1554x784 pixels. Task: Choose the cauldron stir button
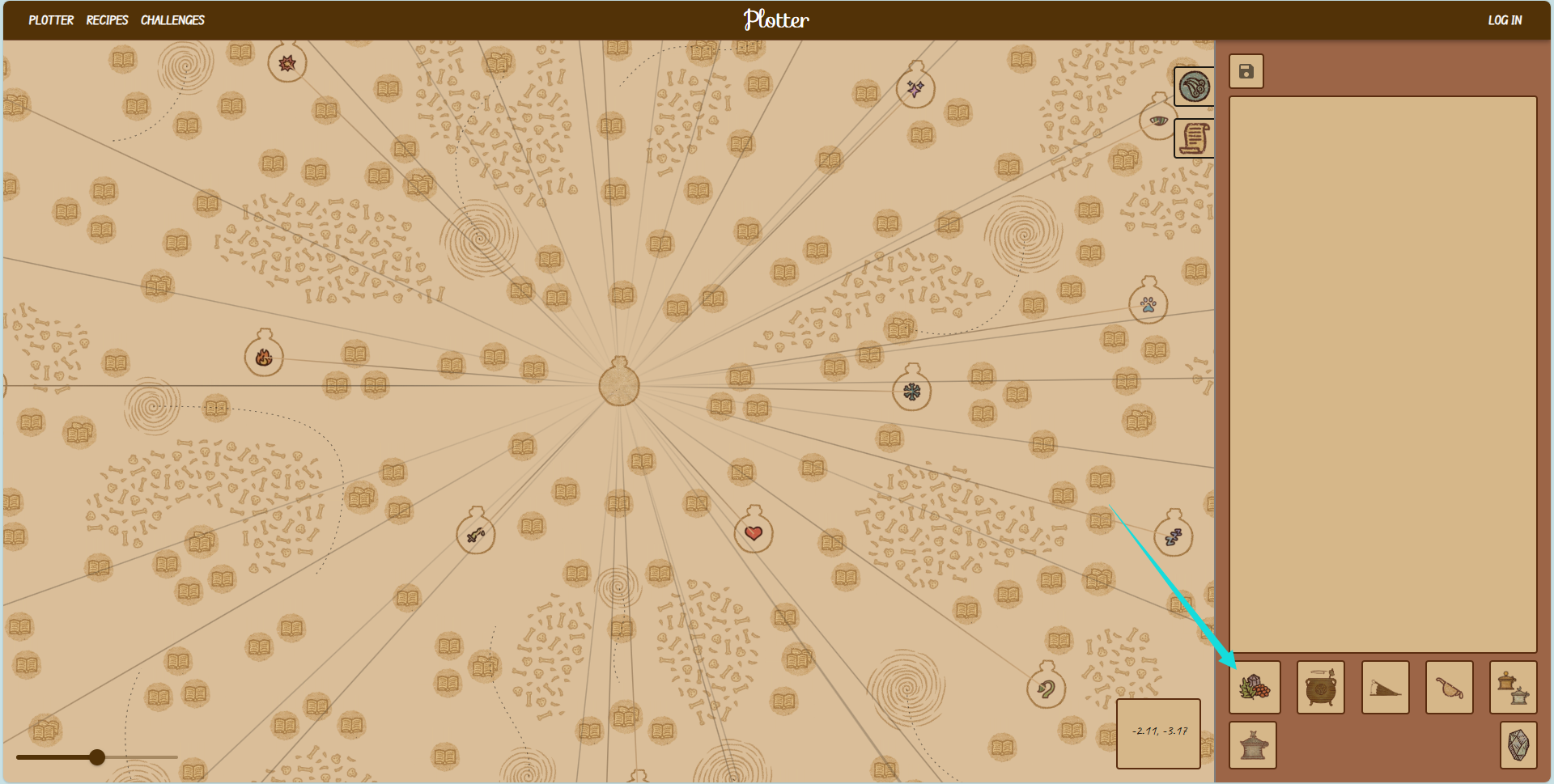(x=1320, y=688)
